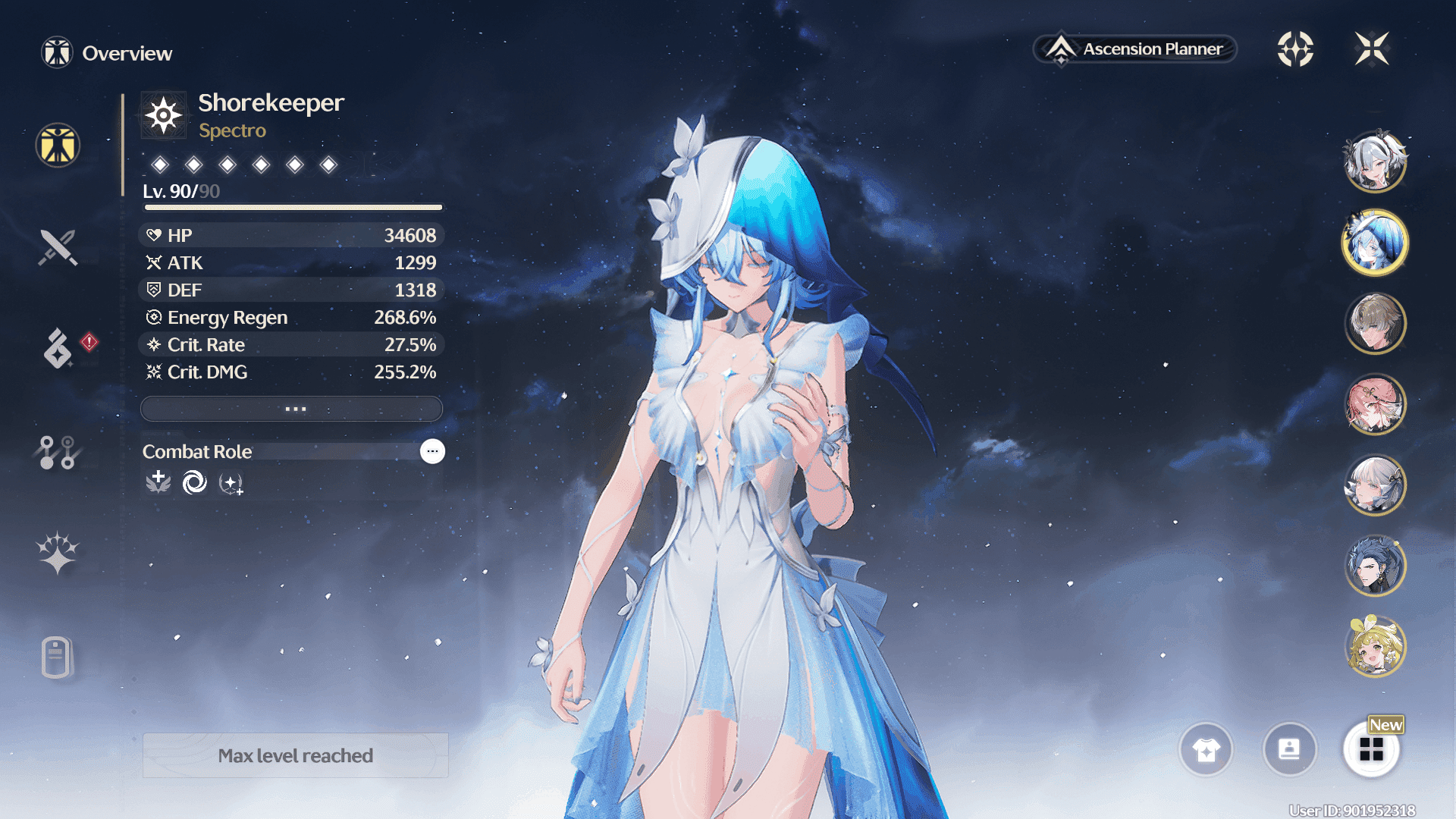Select the Overview tab icon in sidebar

[x=58, y=145]
